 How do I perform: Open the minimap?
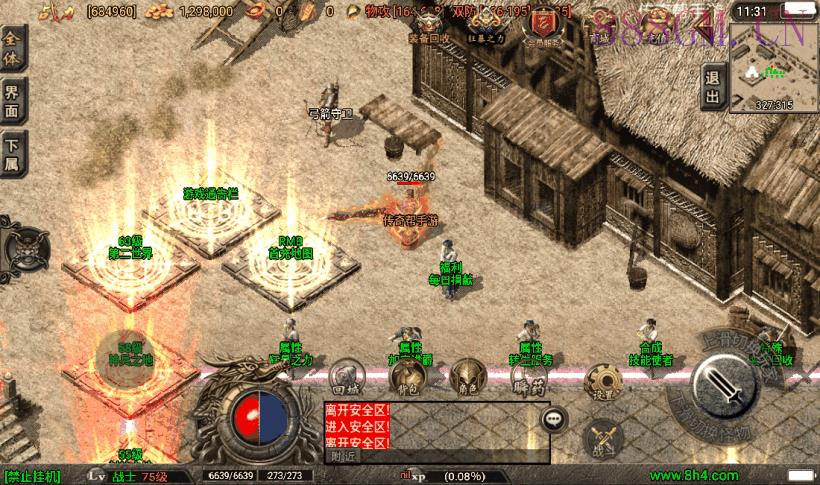click(773, 66)
